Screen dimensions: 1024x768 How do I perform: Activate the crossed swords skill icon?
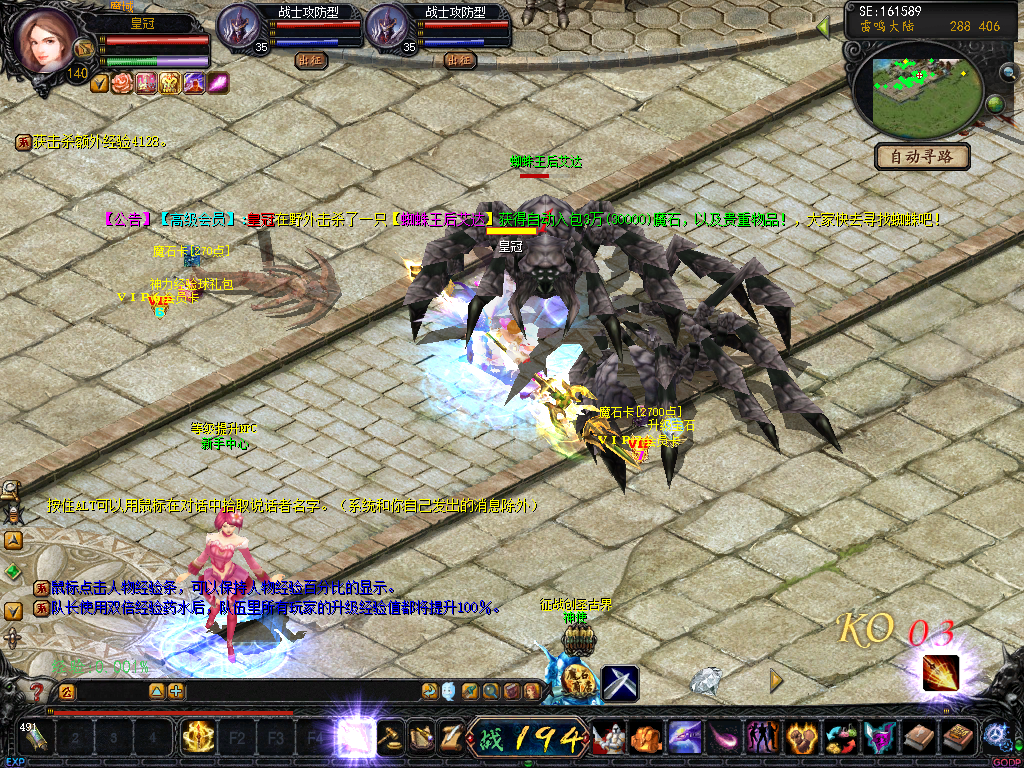(x=620, y=684)
